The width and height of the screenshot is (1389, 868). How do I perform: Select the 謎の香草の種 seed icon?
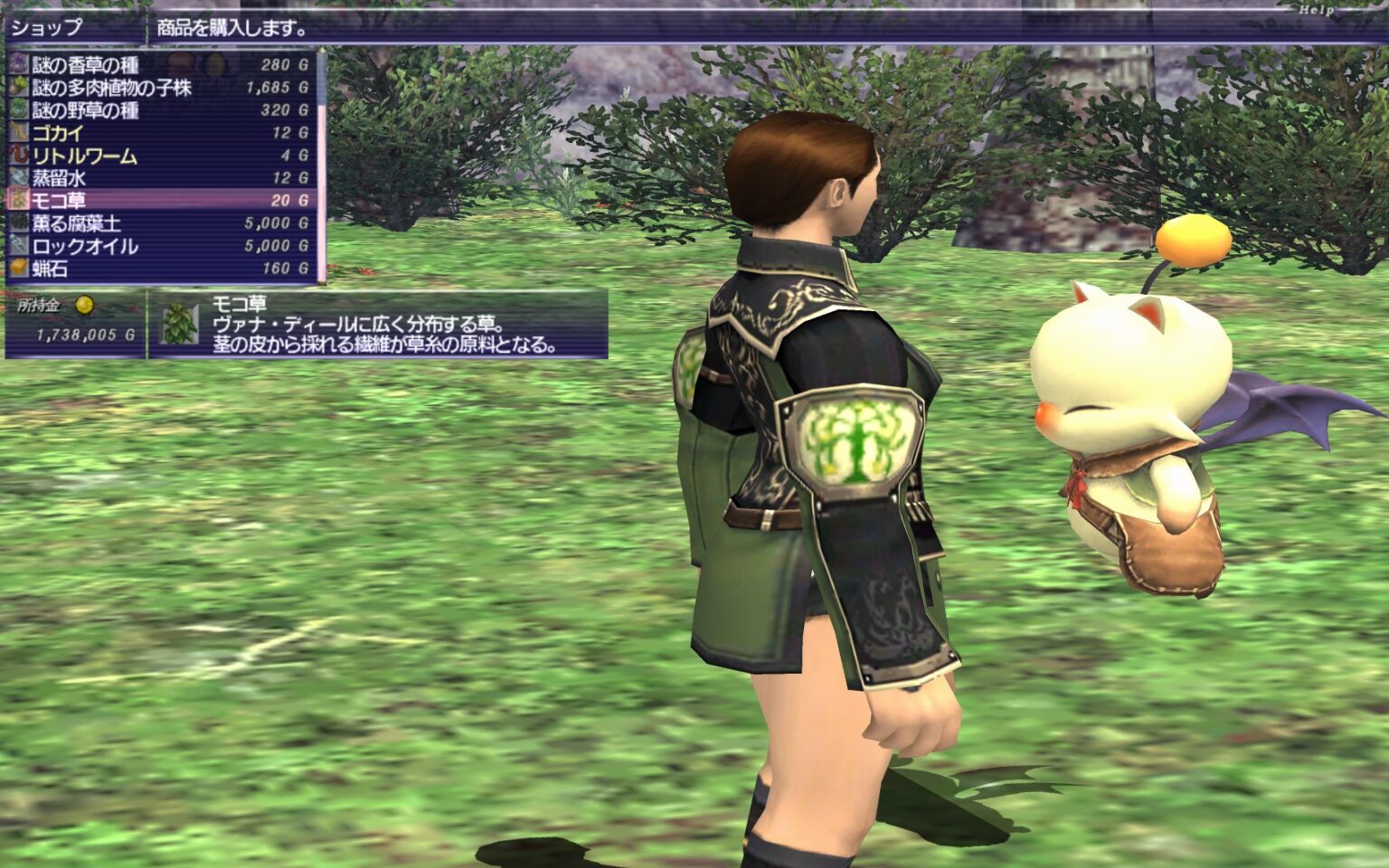20,63
